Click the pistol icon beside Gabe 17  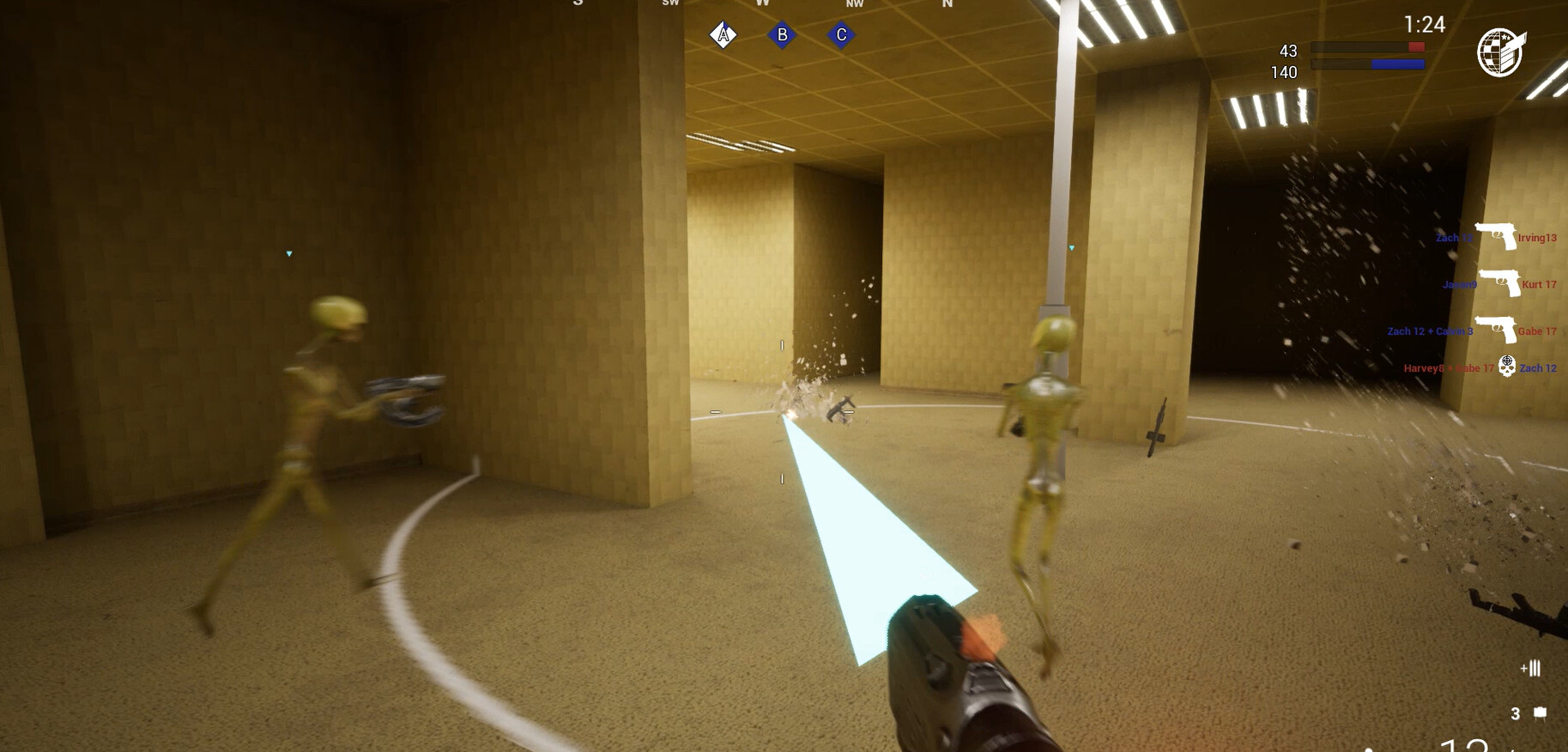click(x=1497, y=330)
